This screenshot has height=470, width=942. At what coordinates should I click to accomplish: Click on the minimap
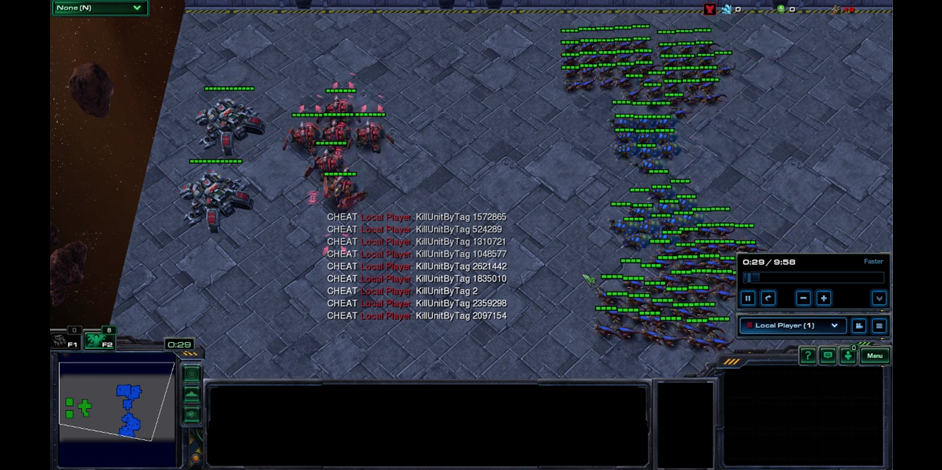coord(115,400)
